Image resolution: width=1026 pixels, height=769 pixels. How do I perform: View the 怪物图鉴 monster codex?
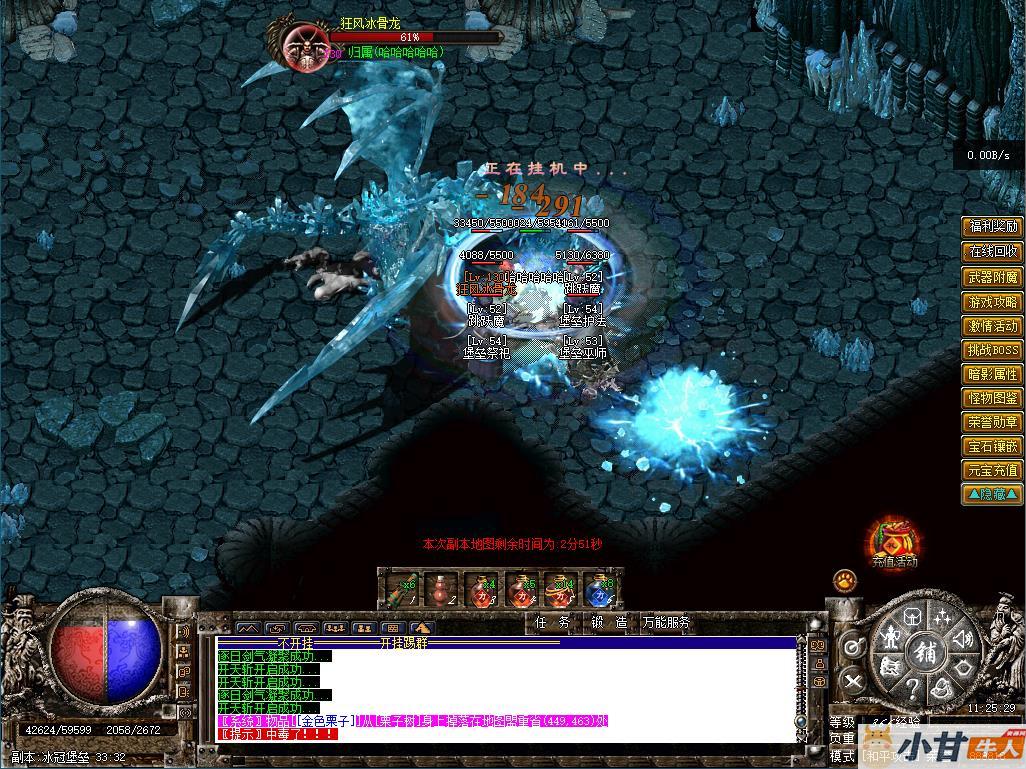(992, 398)
